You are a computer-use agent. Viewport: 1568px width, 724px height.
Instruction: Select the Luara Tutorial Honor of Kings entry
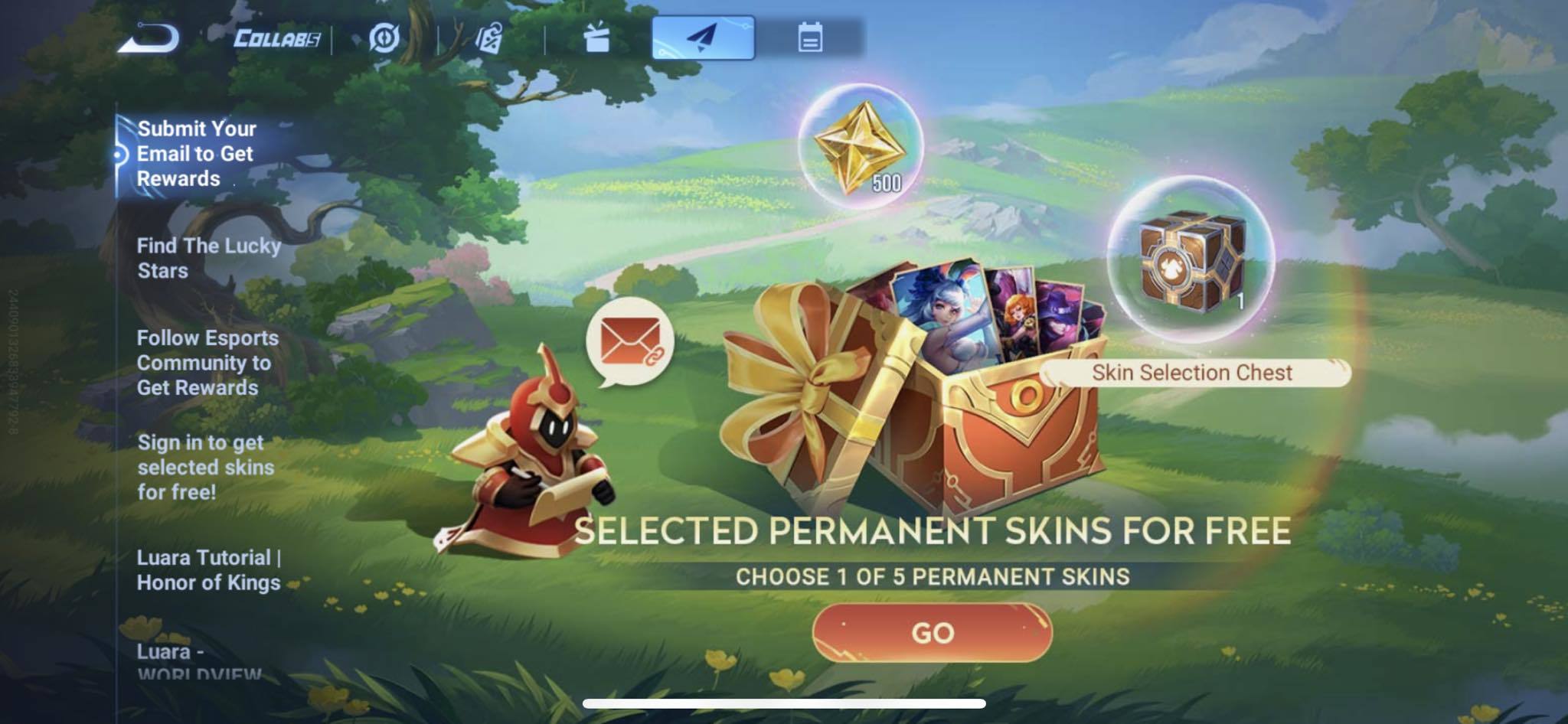210,572
